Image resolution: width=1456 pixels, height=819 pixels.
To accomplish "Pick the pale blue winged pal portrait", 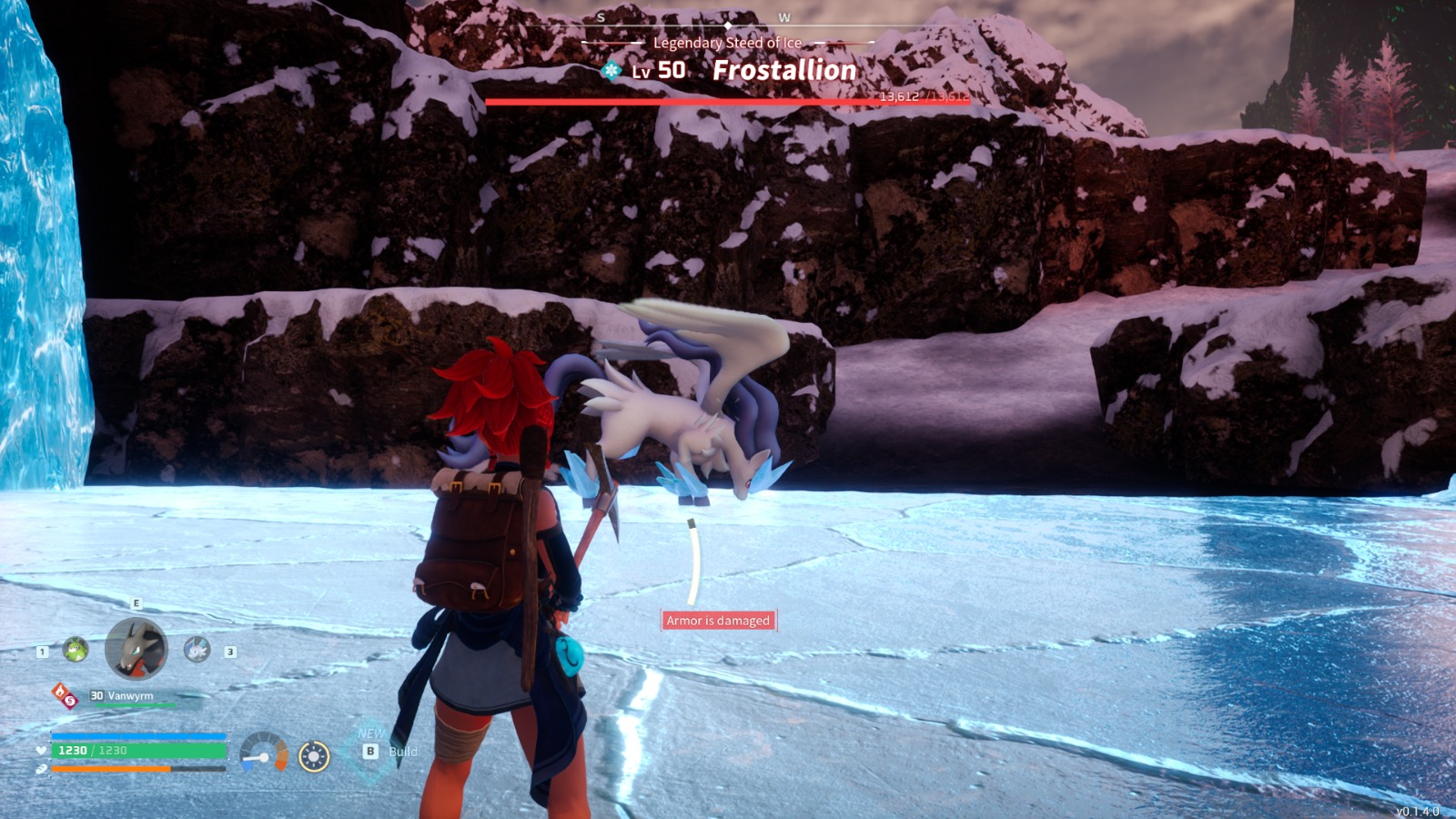I will [x=197, y=649].
